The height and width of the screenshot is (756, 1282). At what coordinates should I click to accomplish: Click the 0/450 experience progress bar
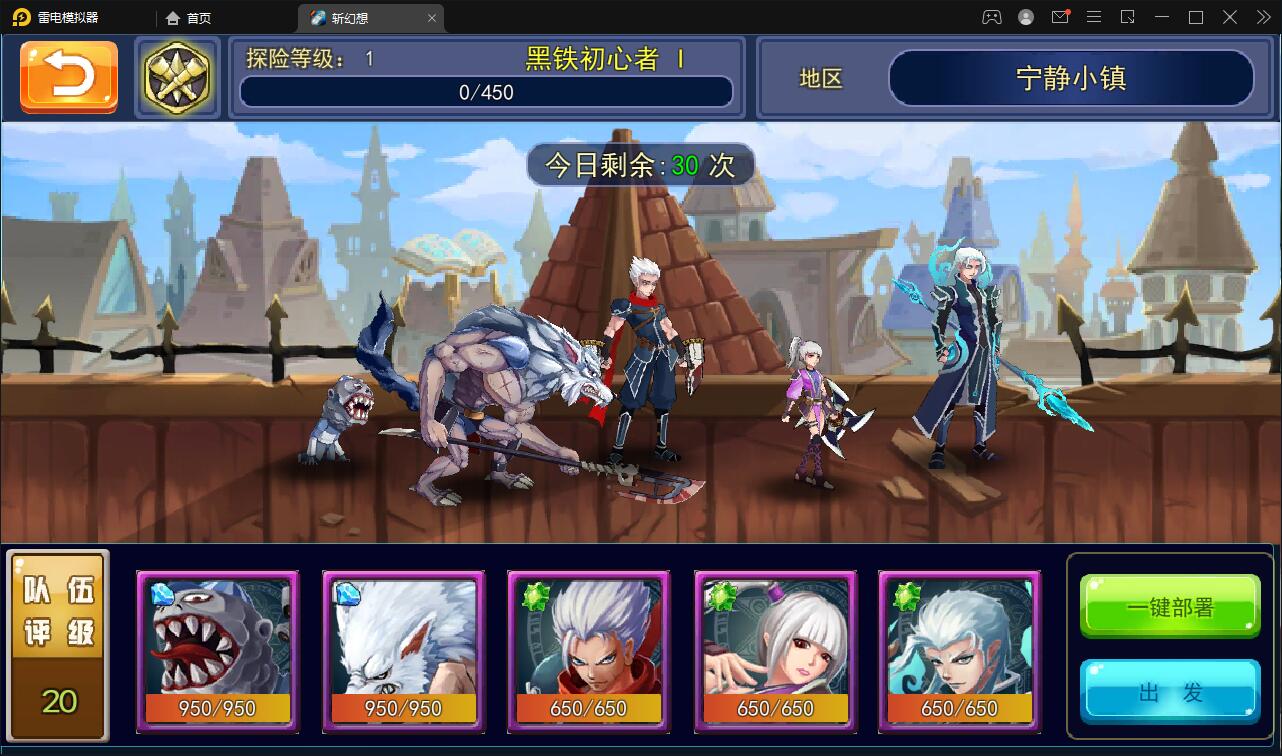point(486,92)
